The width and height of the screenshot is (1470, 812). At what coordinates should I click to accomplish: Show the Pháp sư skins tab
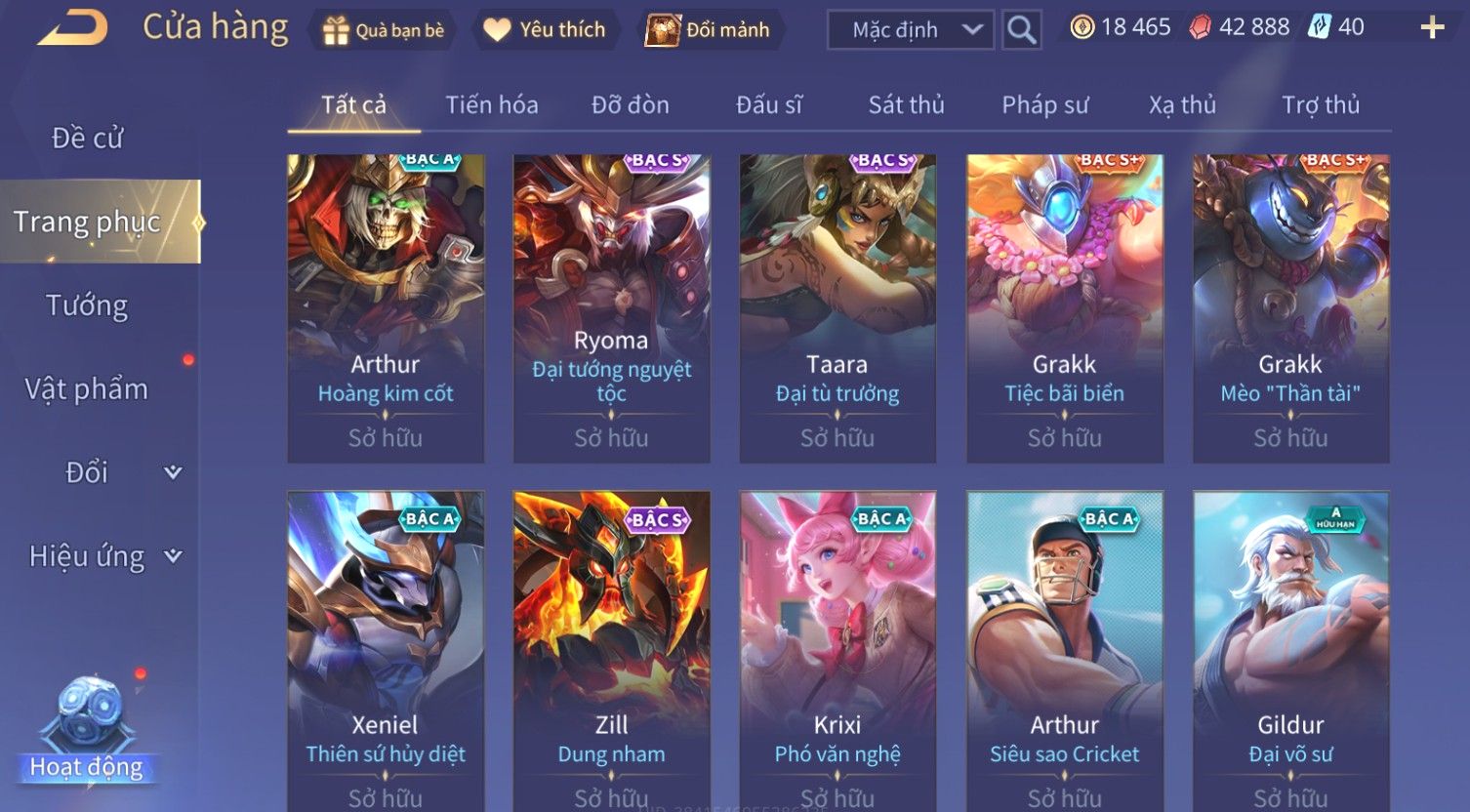[1044, 105]
